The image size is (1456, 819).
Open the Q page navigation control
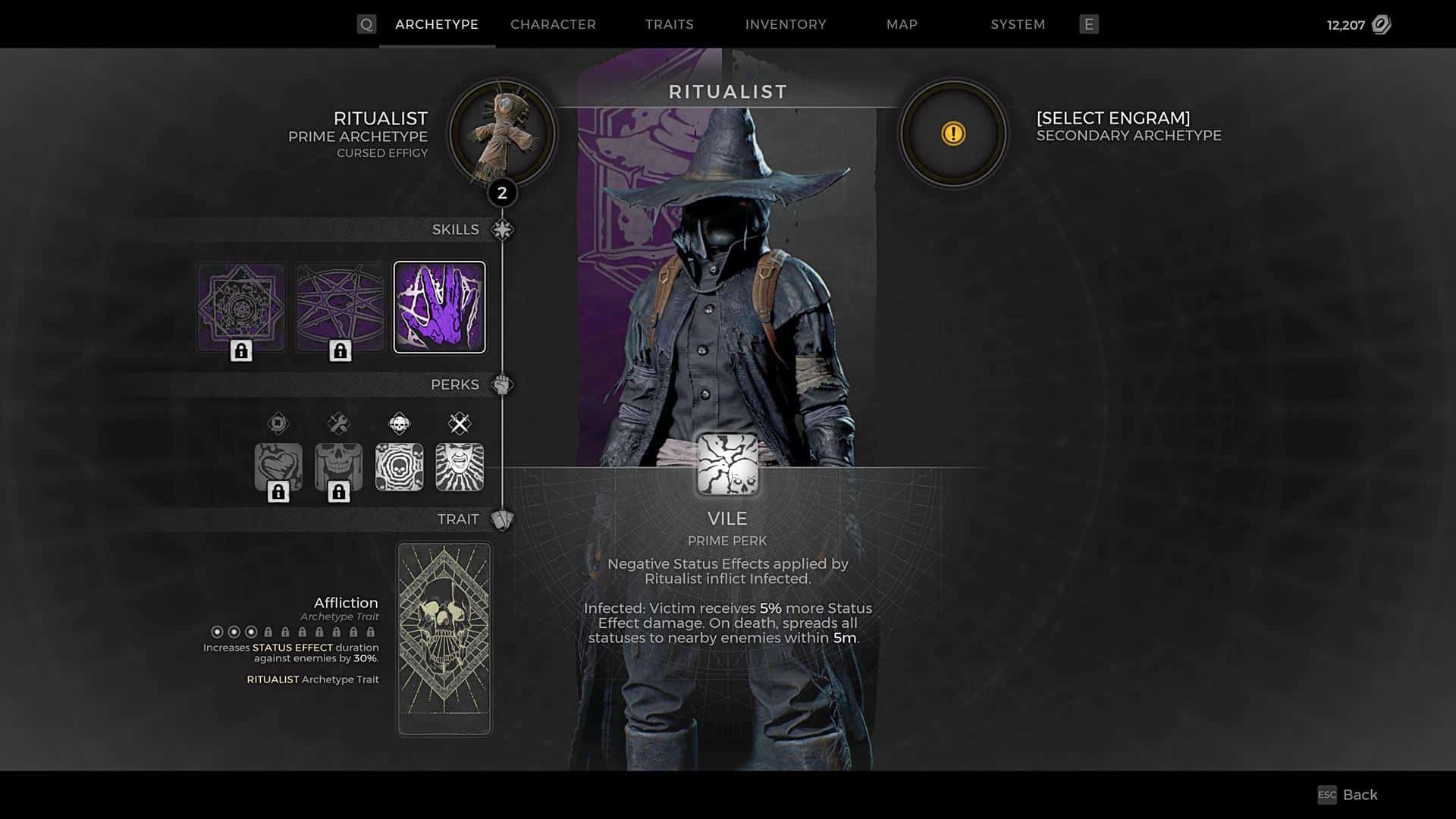[368, 24]
